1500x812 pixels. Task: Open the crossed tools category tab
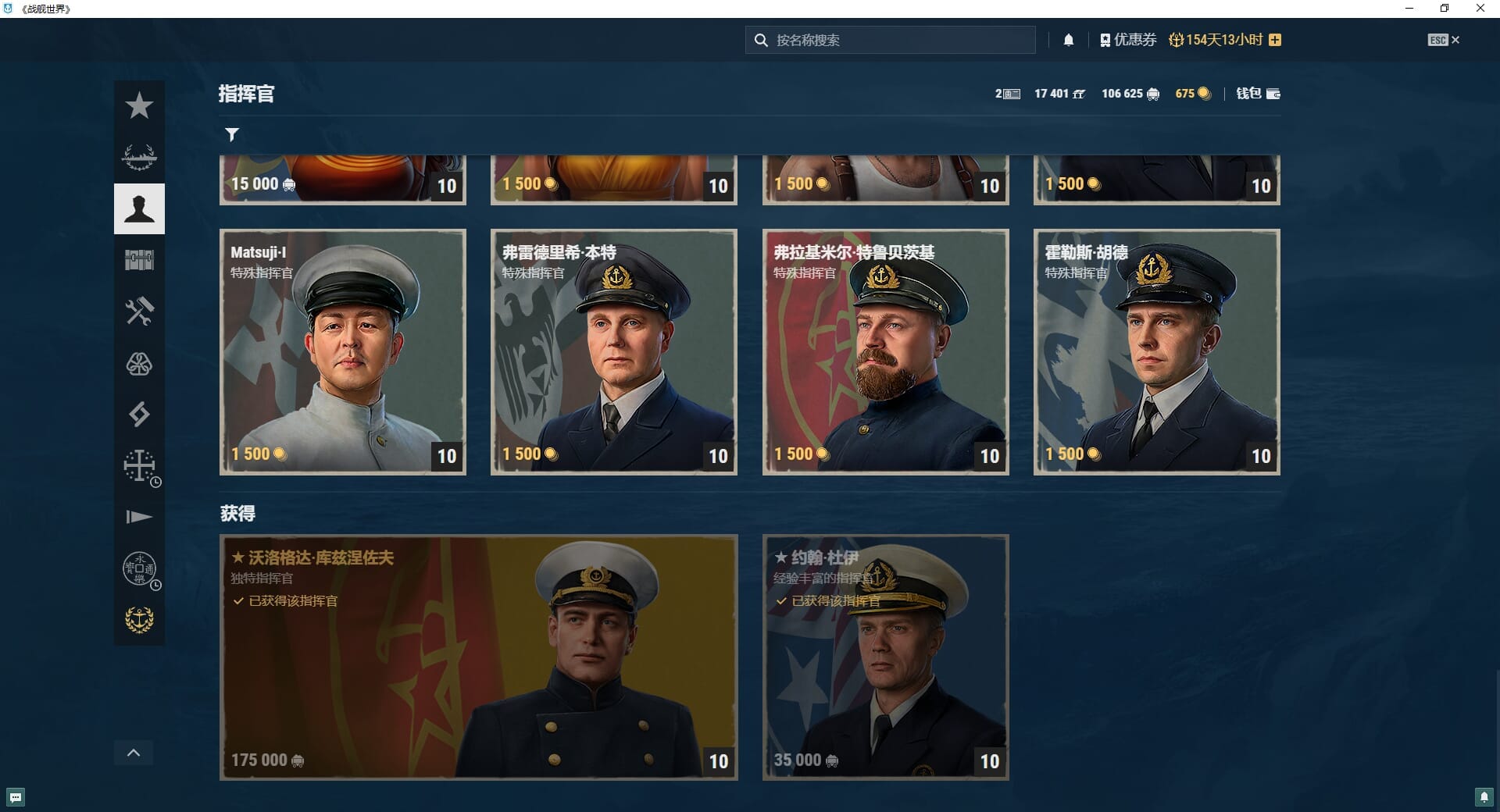(x=139, y=312)
